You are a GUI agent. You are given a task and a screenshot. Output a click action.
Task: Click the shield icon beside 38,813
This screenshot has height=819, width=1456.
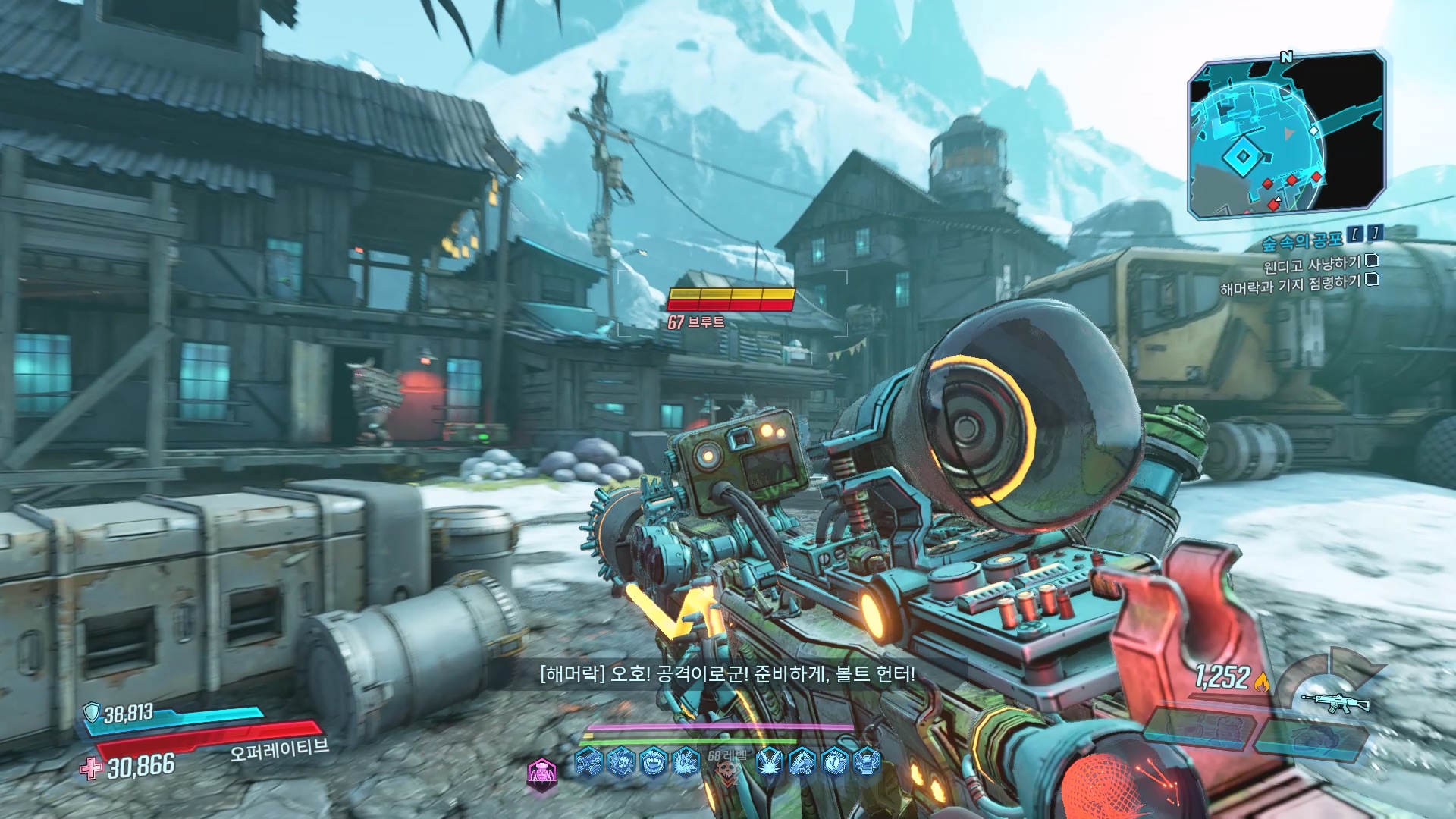click(92, 712)
